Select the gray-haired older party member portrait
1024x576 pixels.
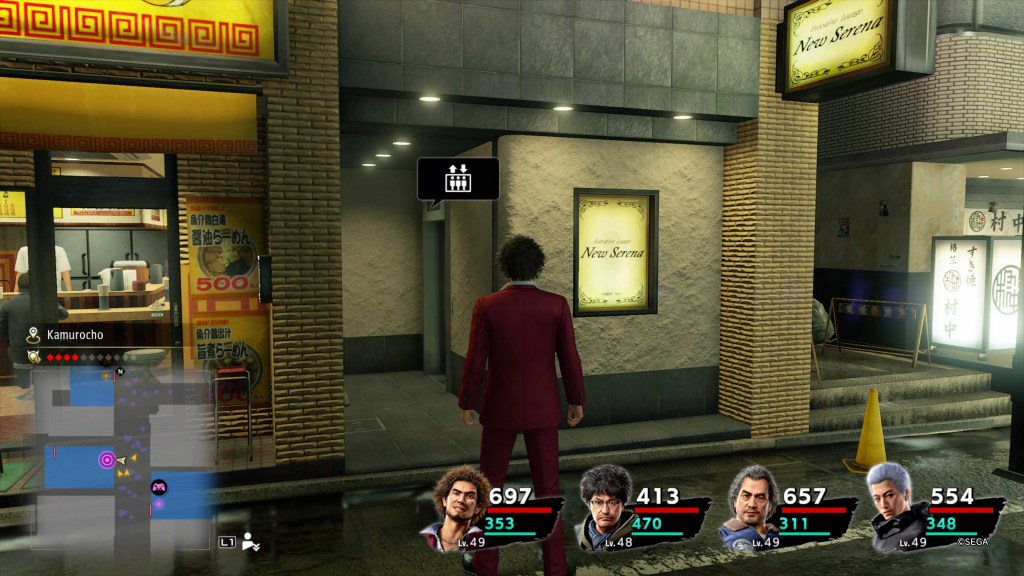tap(750, 506)
